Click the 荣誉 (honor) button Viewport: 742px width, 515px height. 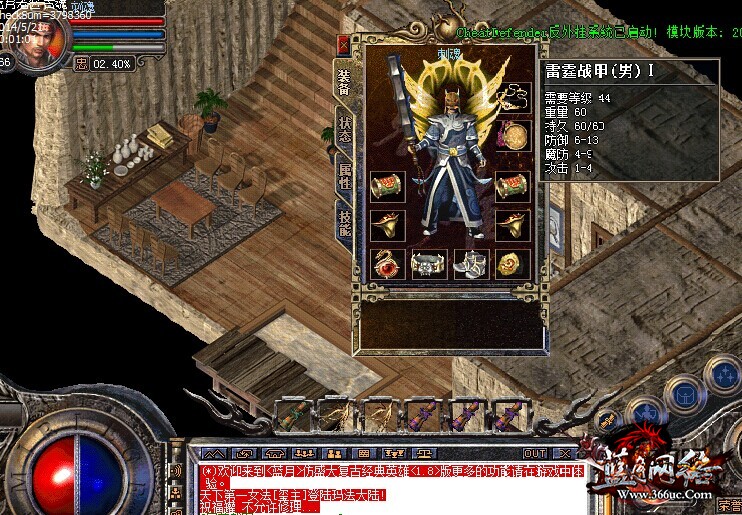pyautogui.click(x=727, y=507)
